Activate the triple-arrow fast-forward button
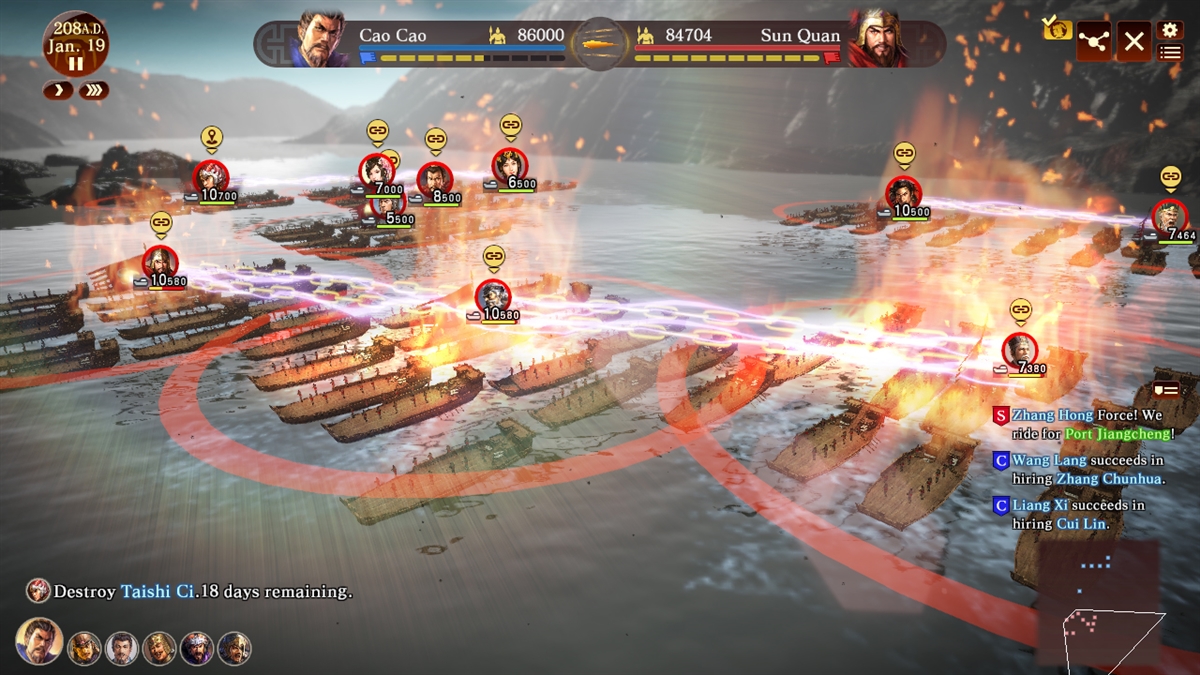Image resolution: width=1200 pixels, height=675 pixels. (x=94, y=91)
